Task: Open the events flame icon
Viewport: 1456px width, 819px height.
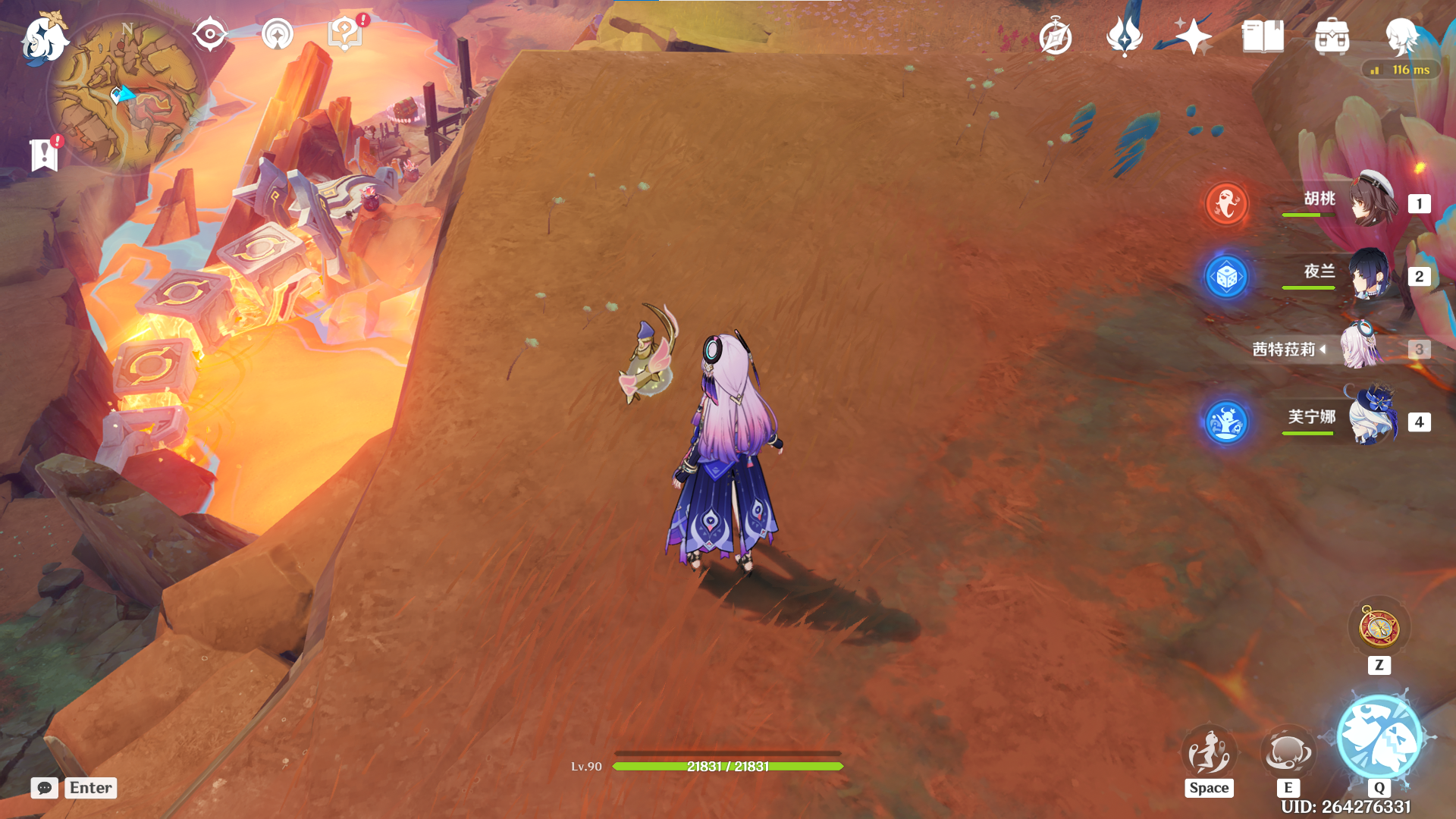Action: click(1124, 36)
